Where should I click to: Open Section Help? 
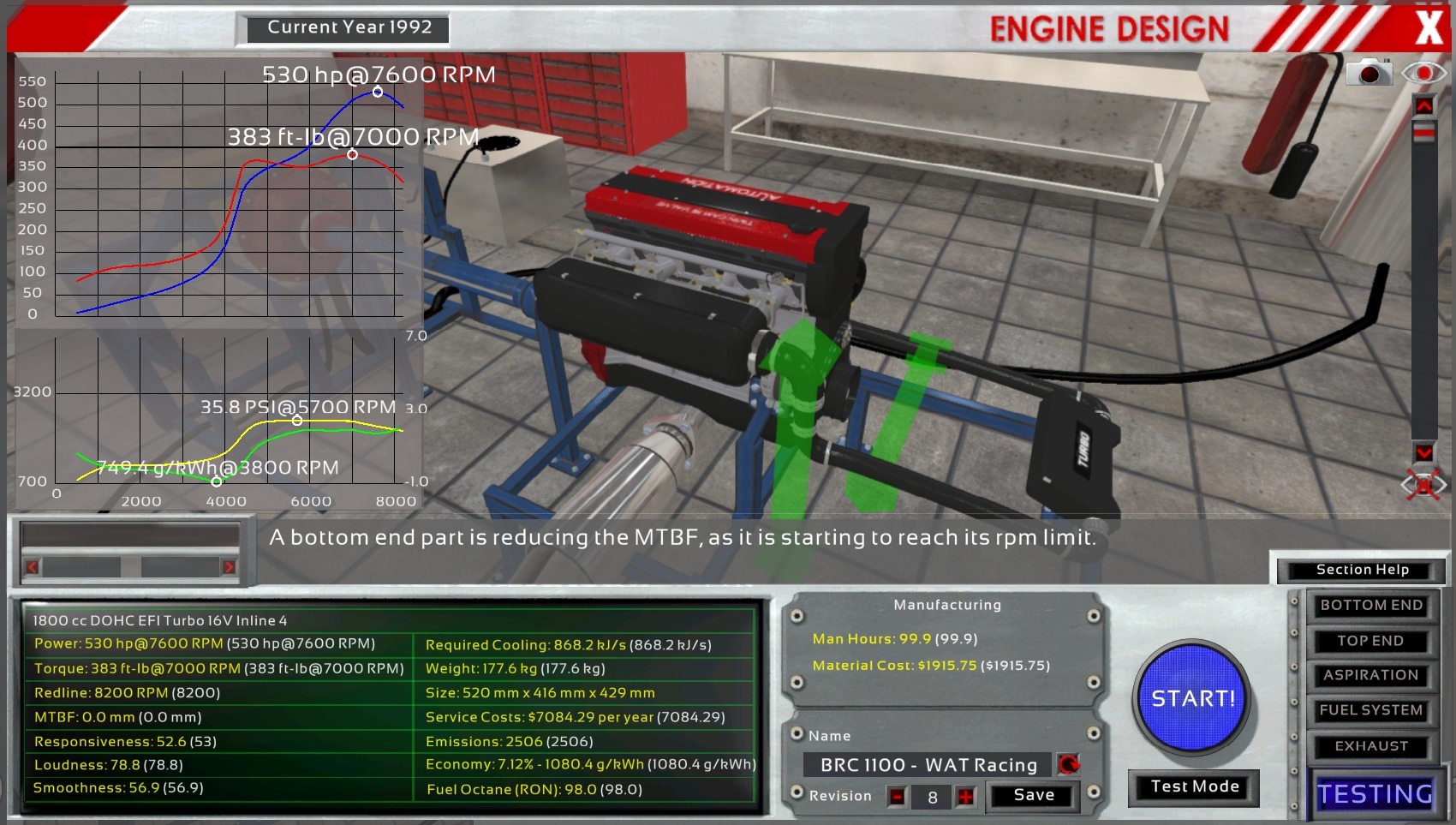point(1361,571)
